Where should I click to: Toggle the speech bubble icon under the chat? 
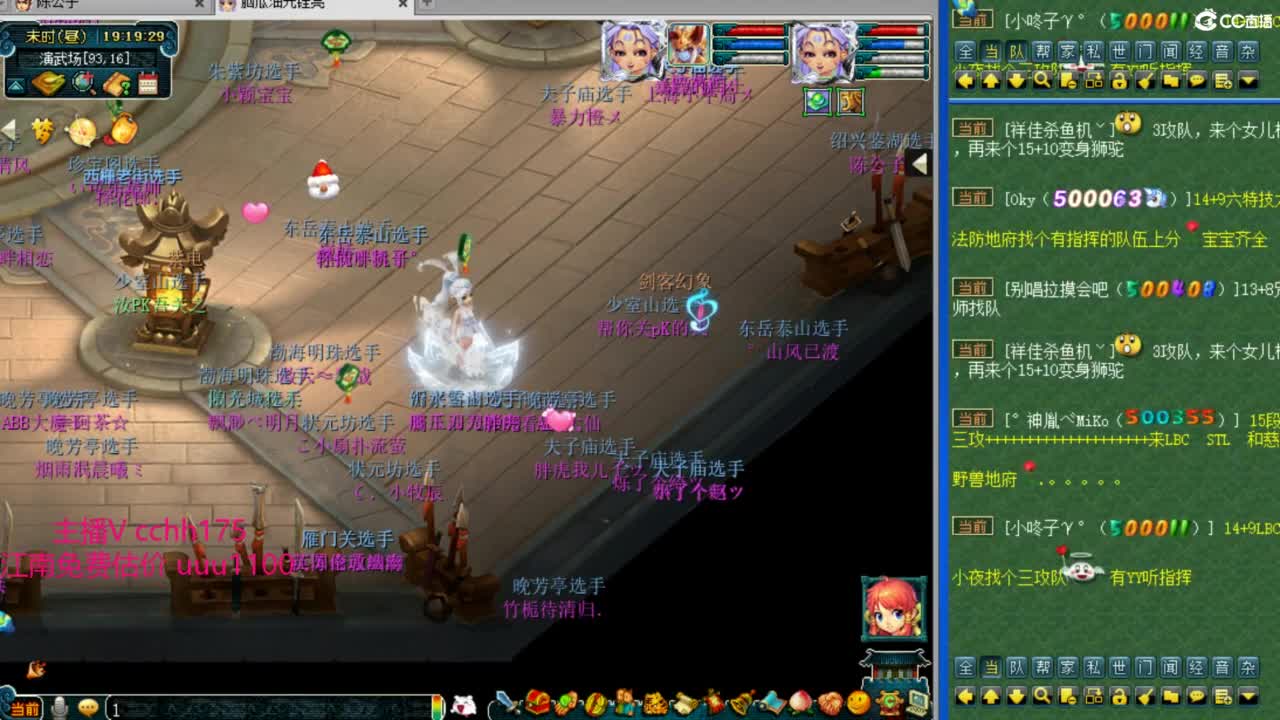pos(1196,697)
